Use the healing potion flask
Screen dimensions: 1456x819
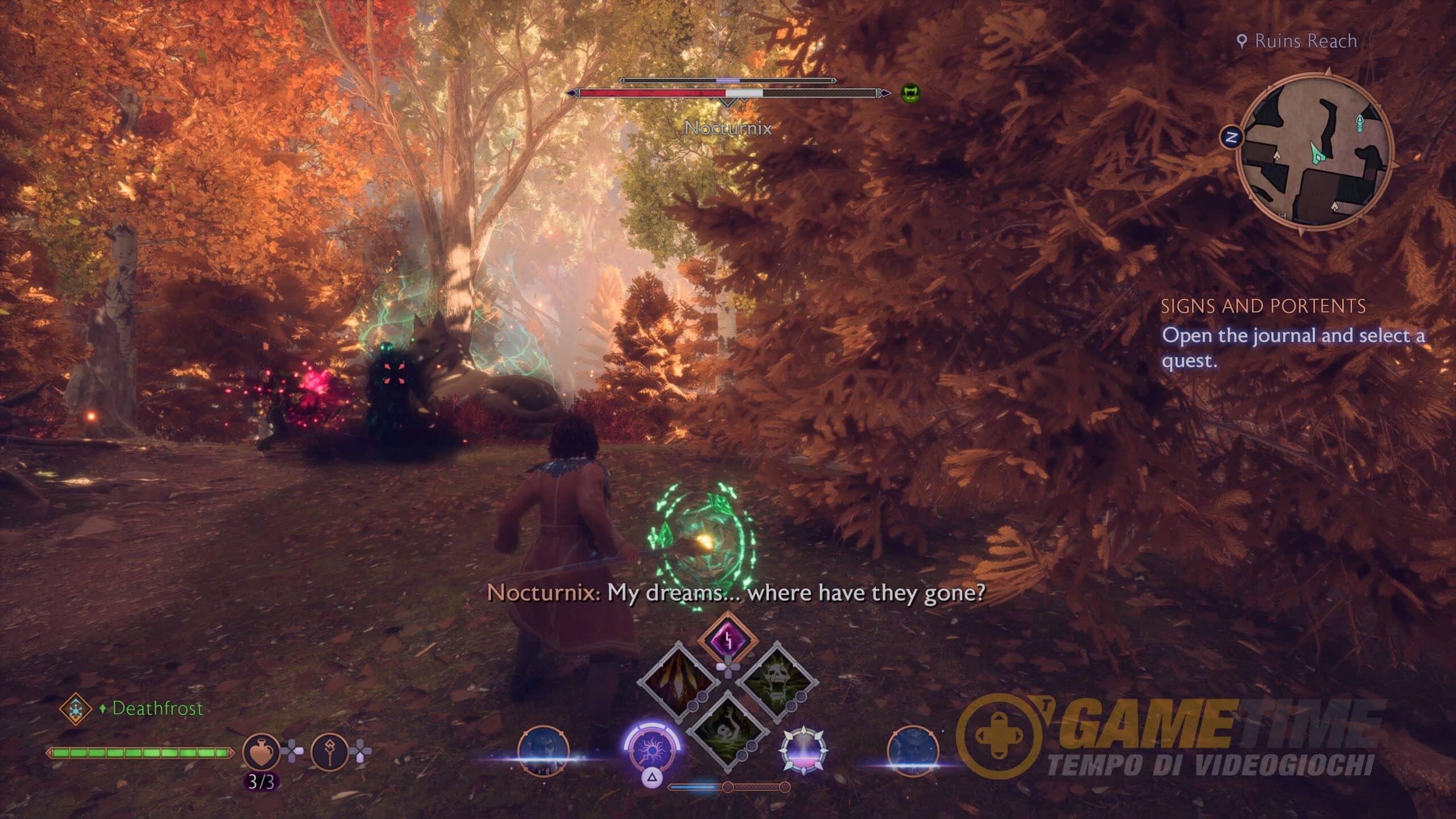tap(261, 752)
